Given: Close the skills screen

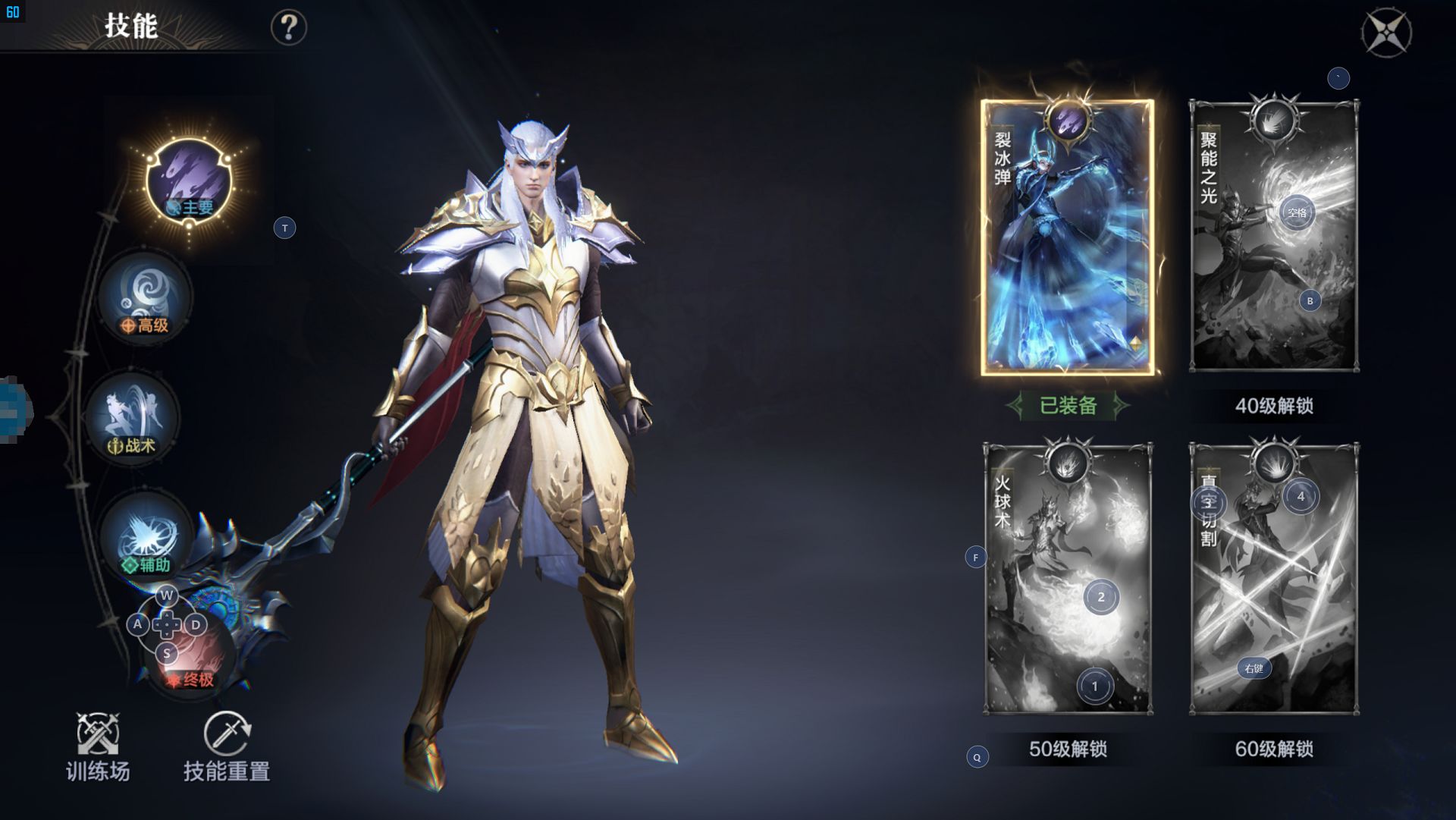Looking at the screenshot, I should 1386,33.
